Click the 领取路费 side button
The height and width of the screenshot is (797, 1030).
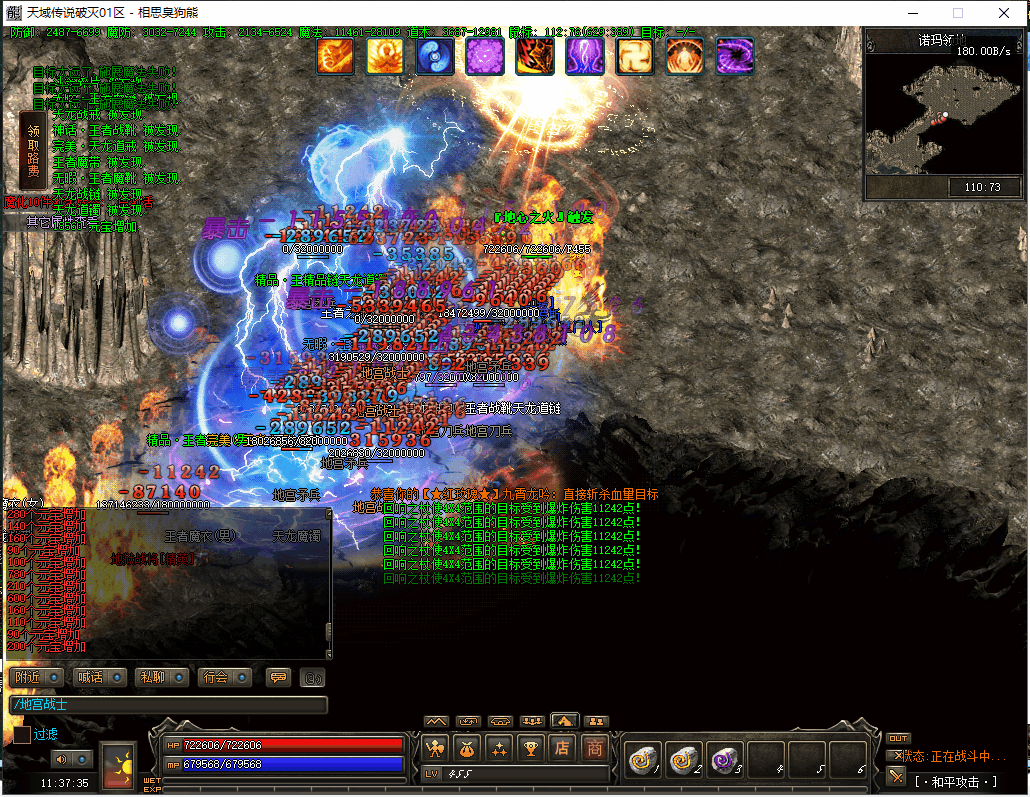(x=33, y=150)
